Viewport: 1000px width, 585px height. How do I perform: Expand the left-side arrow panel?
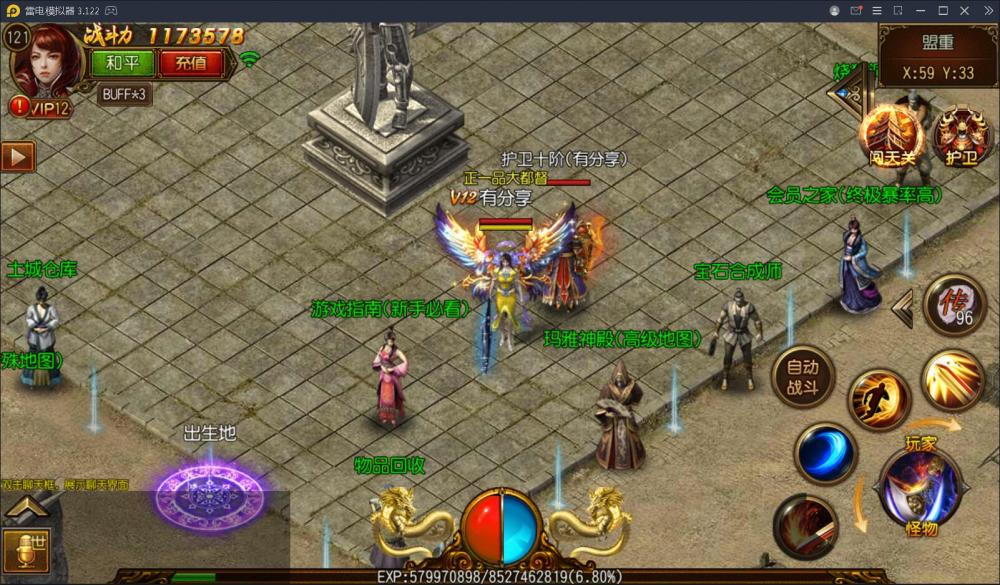18,157
